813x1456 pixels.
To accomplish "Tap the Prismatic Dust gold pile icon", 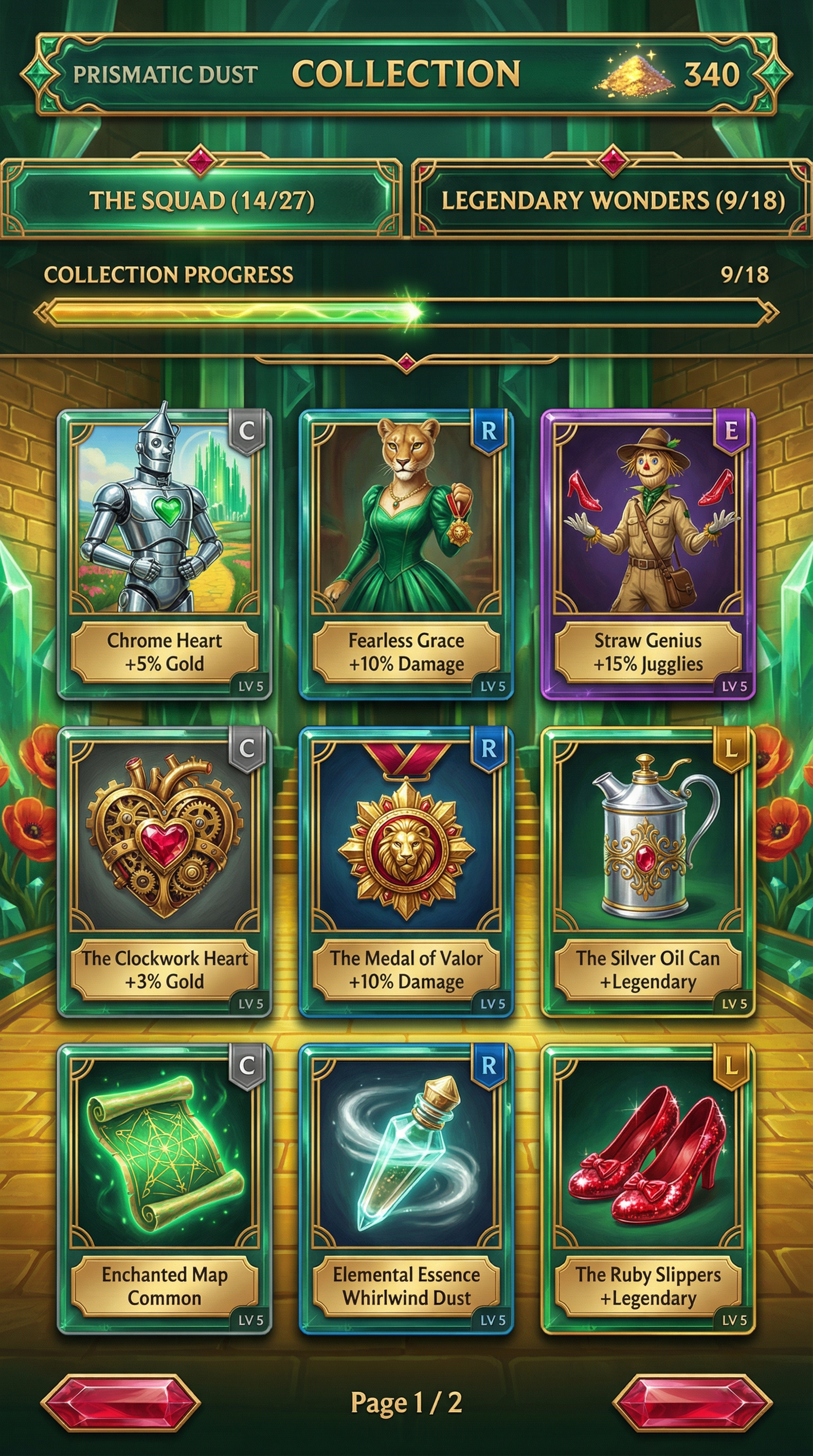I will coord(636,74).
